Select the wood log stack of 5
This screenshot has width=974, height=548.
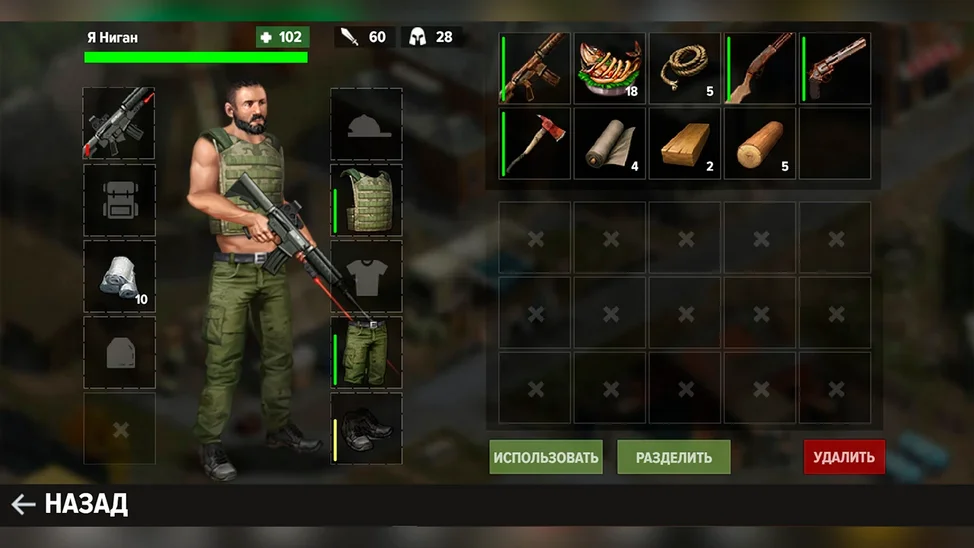point(760,144)
